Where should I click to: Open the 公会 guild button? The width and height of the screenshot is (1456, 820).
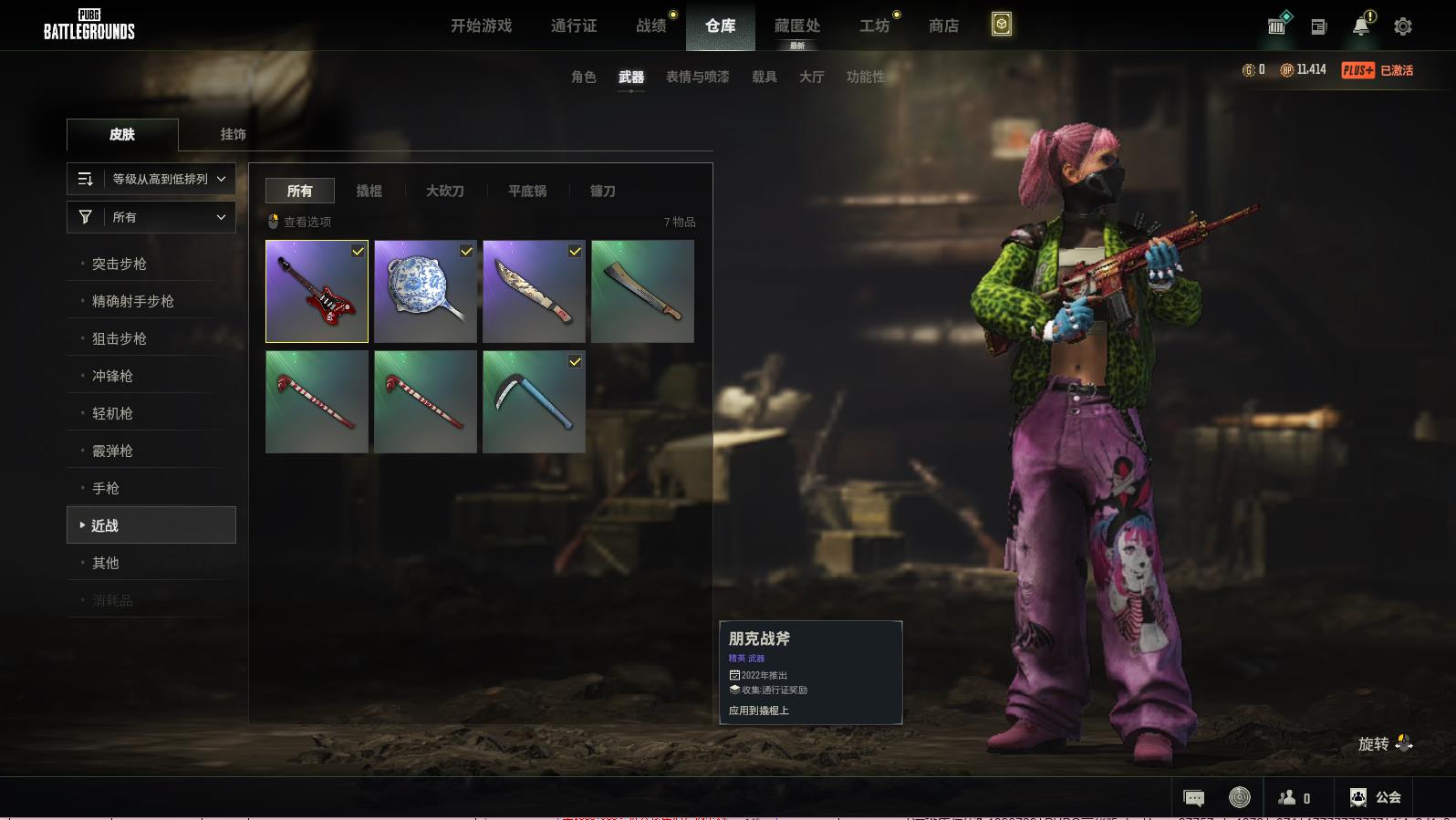tap(1376, 797)
